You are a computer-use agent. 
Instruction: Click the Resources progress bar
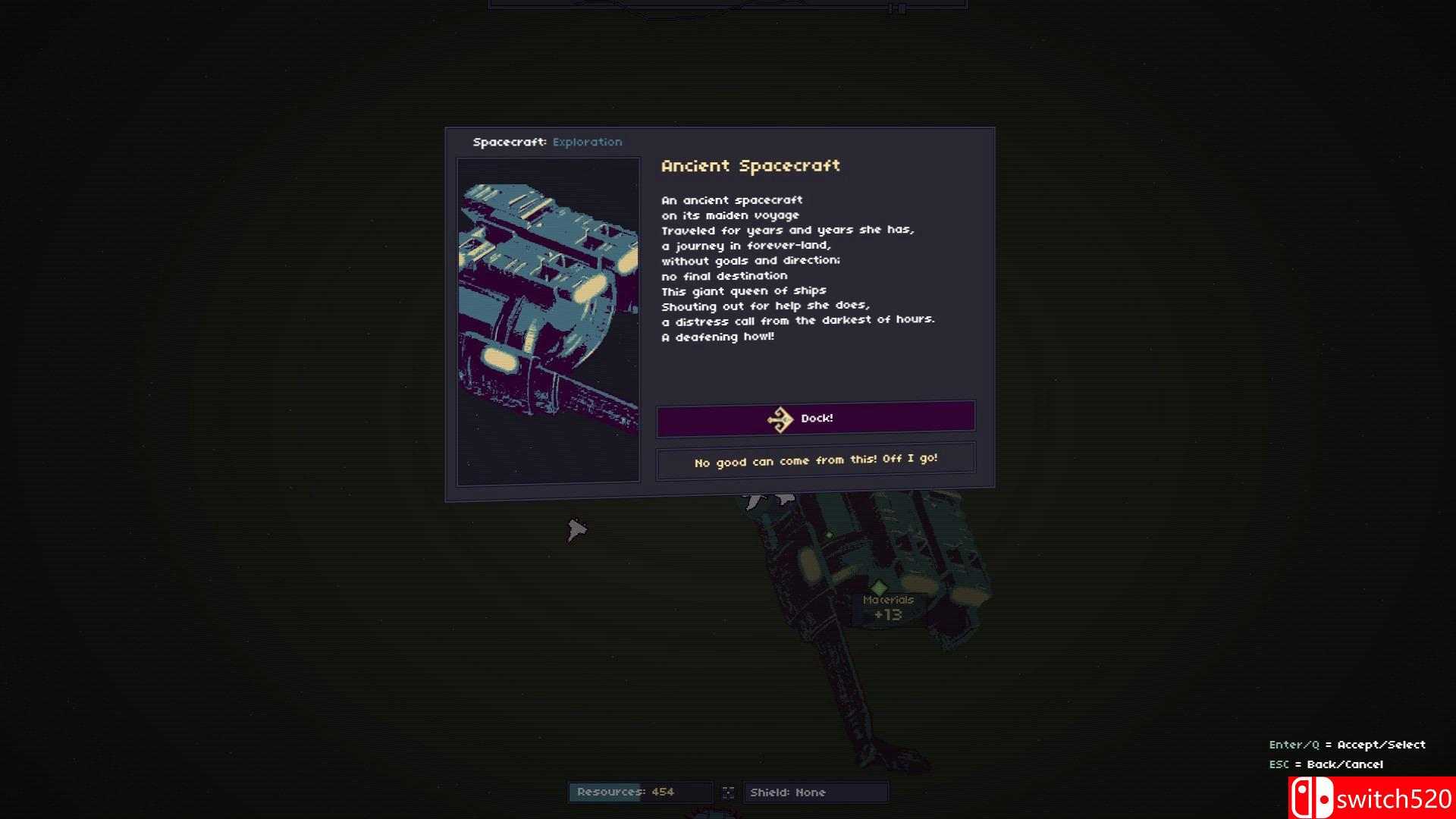pos(641,792)
